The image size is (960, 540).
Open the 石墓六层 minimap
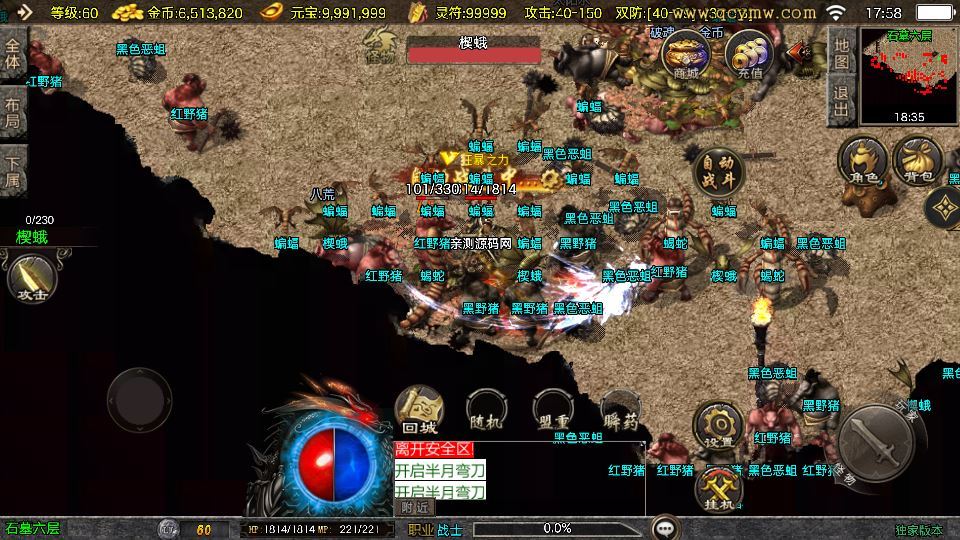tap(909, 76)
